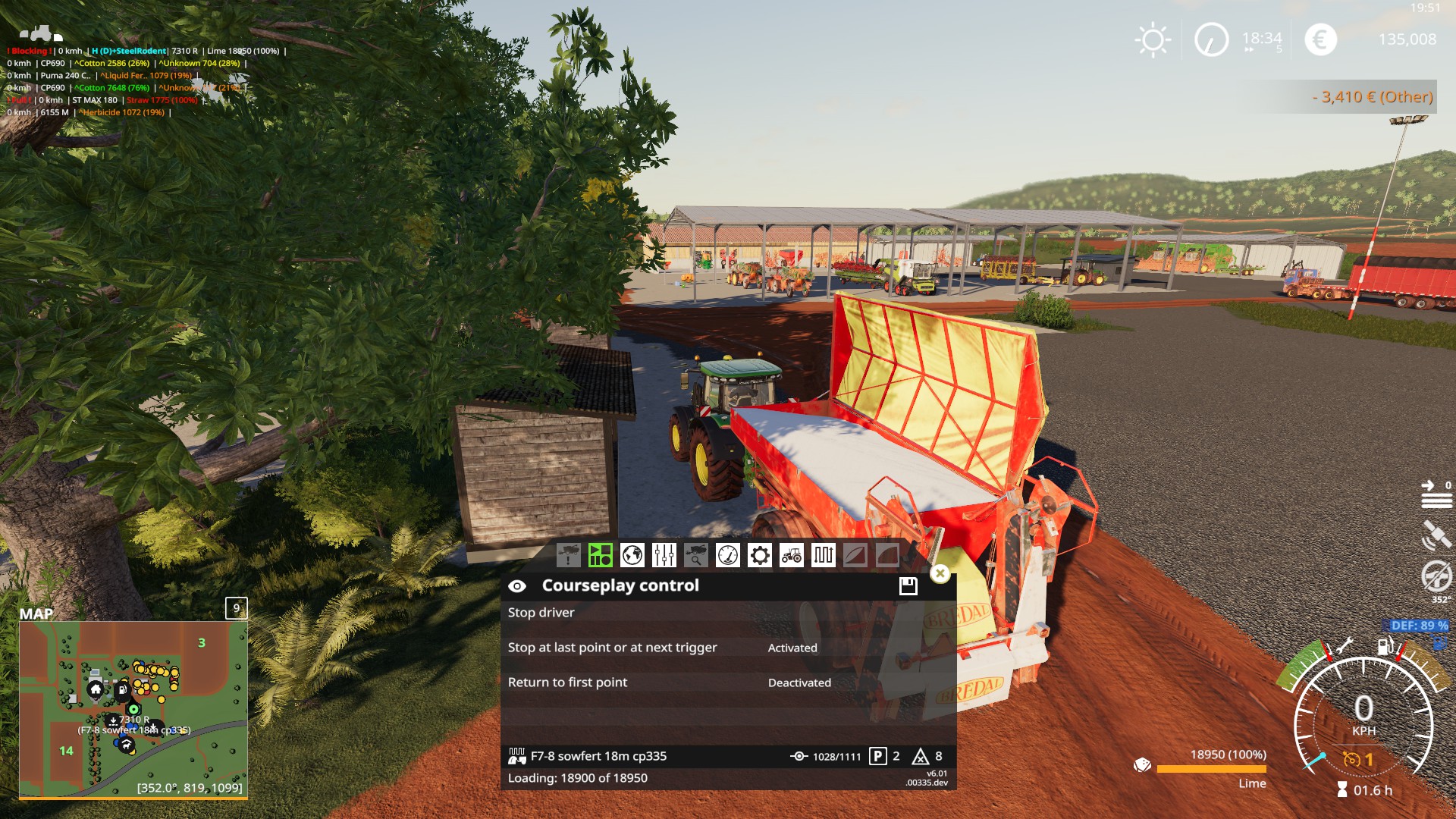Select the tractor driving settings tab
This screenshot has width=1456, height=819.
click(x=791, y=555)
